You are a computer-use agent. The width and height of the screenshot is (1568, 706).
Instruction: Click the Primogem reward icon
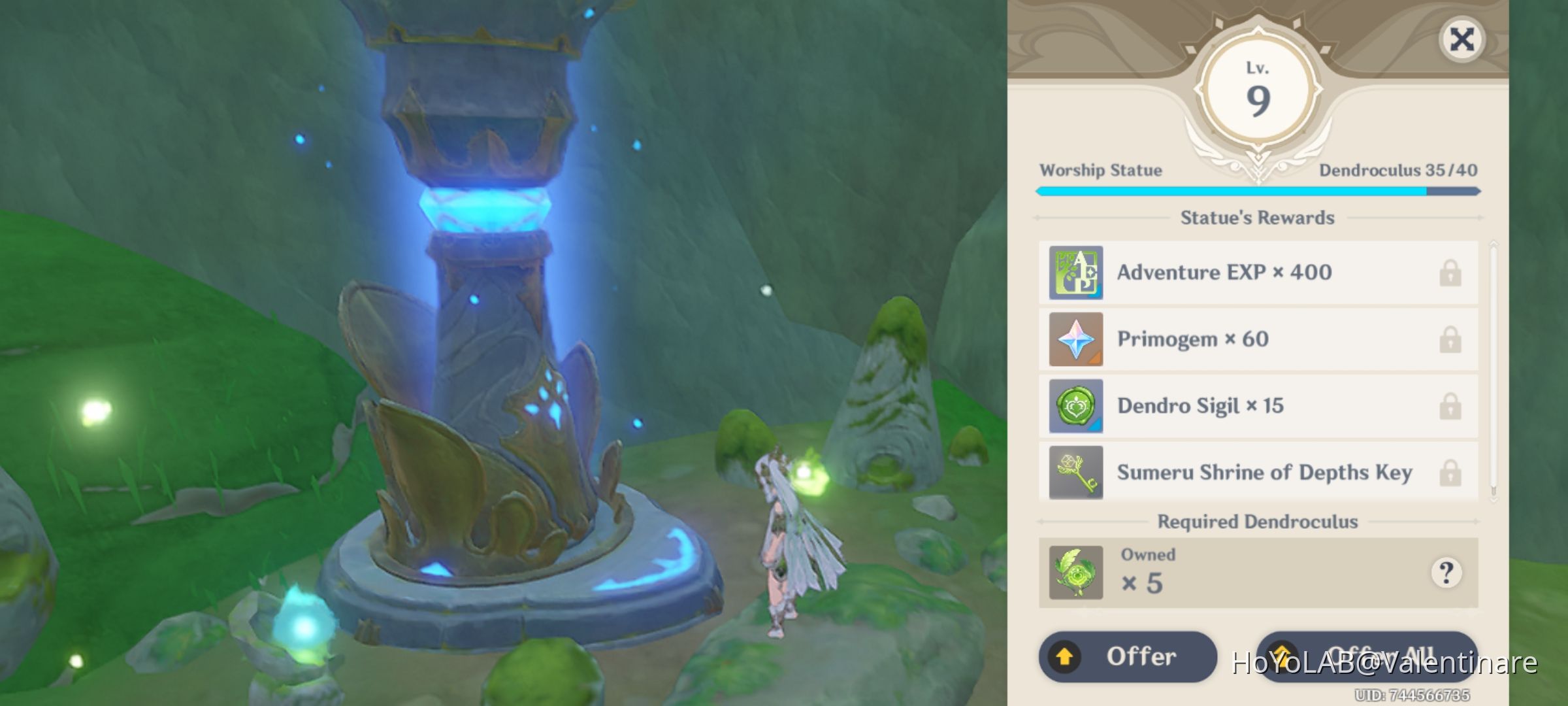(x=1075, y=339)
